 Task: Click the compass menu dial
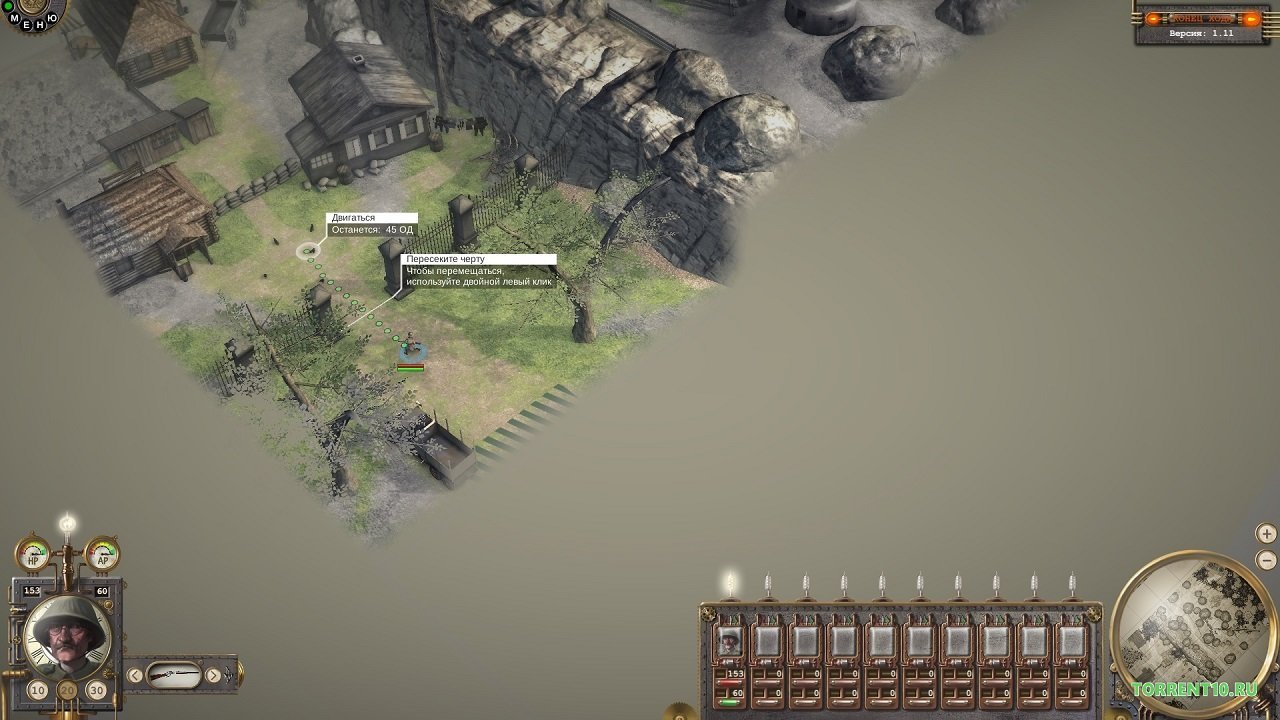pyautogui.click(x=28, y=12)
